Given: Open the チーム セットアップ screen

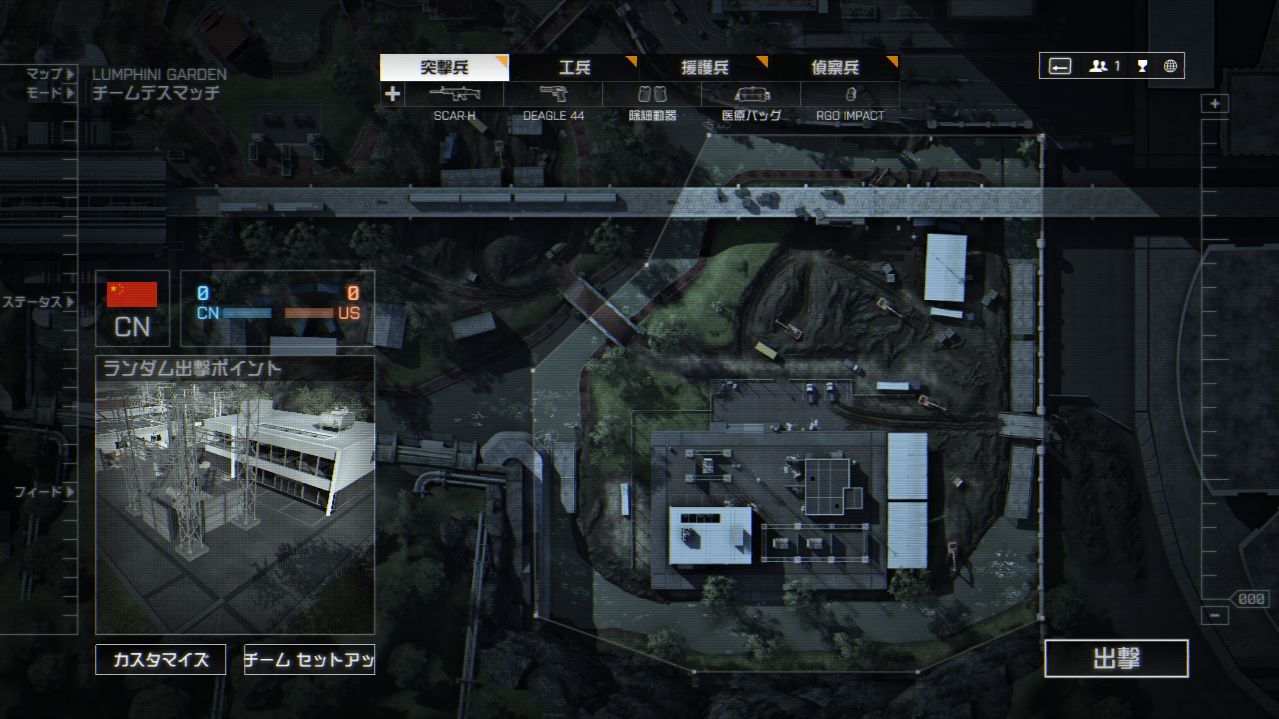Looking at the screenshot, I should (309, 660).
